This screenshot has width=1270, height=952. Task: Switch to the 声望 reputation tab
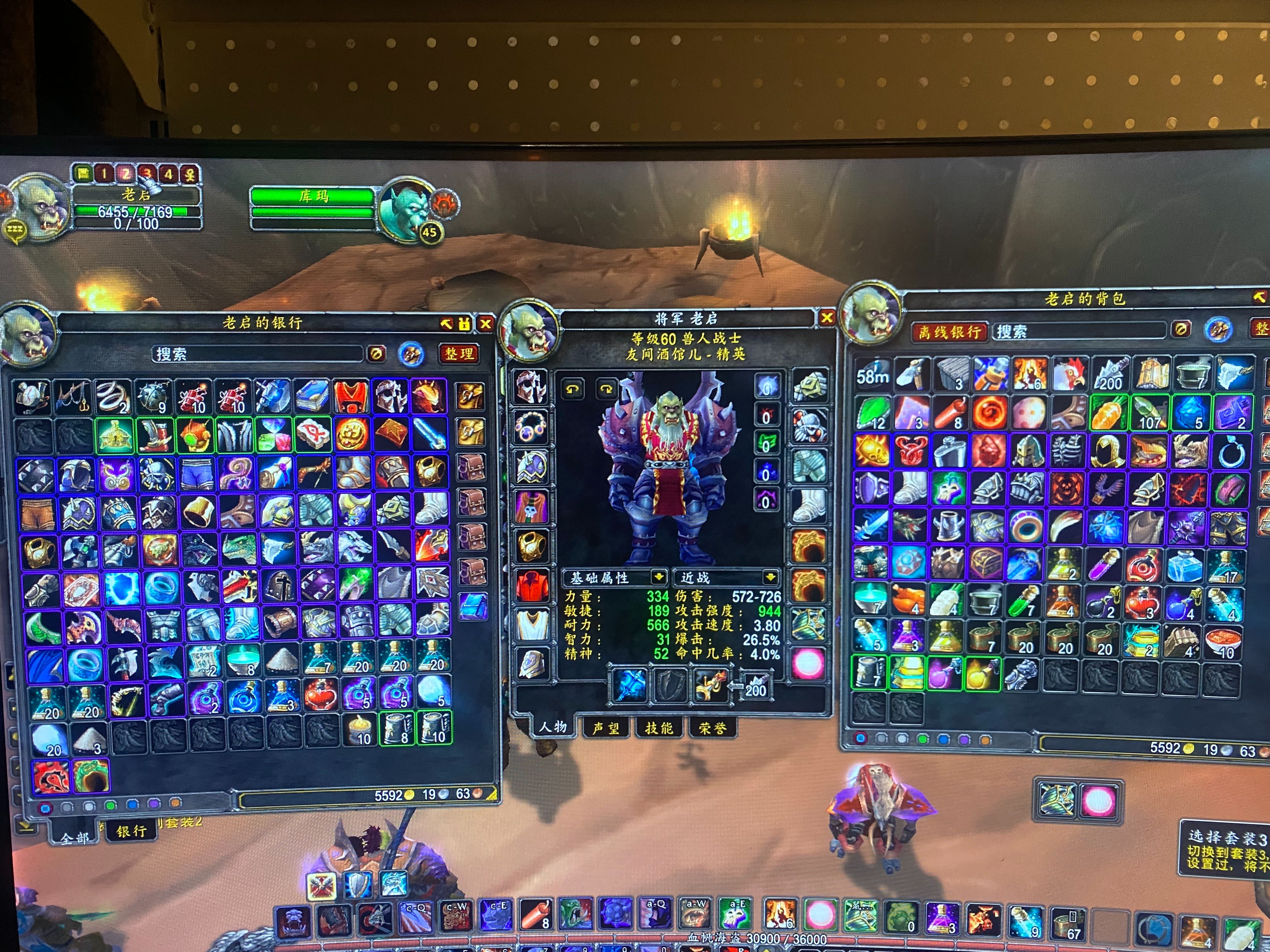pos(606,728)
